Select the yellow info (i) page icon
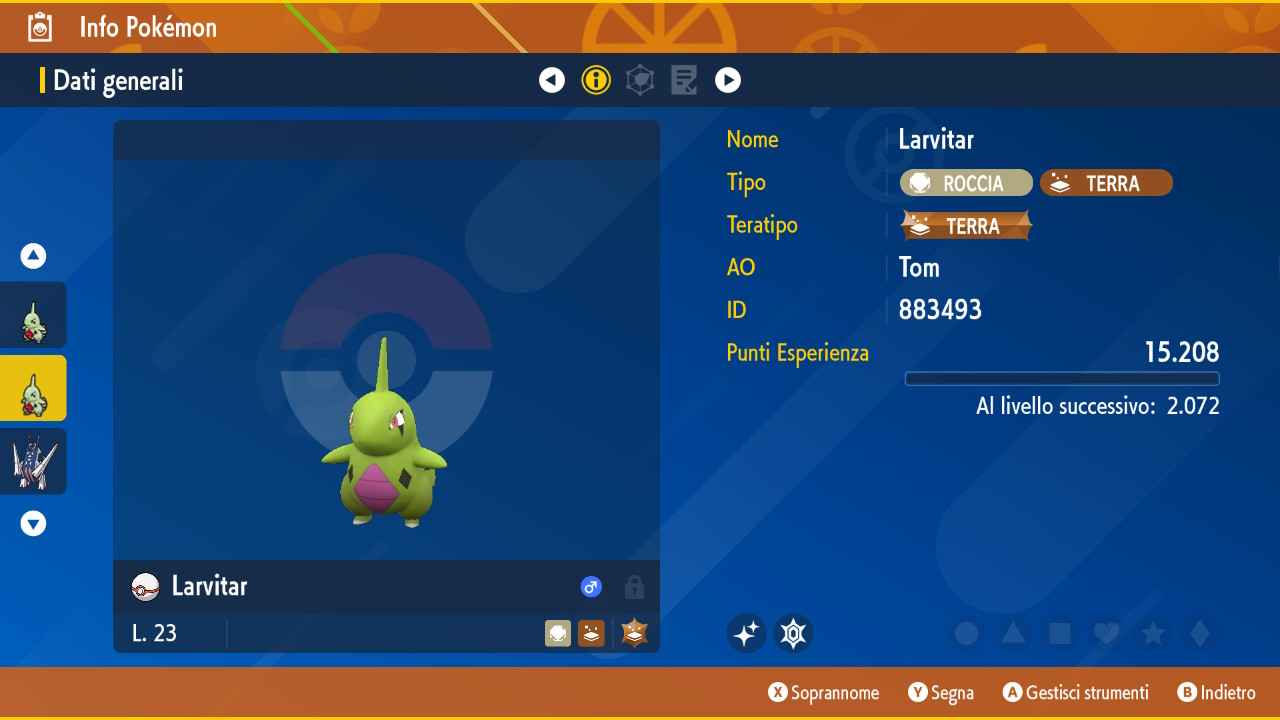The width and height of the screenshot is (1280, 720). pos(596,79)
